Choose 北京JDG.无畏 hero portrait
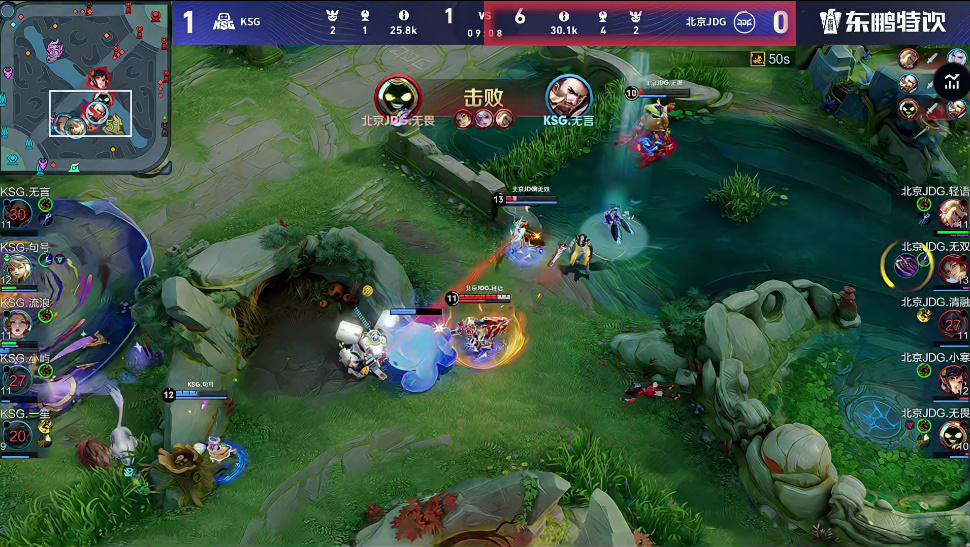The width and height of the screenshot is (970, 547). 953,434
